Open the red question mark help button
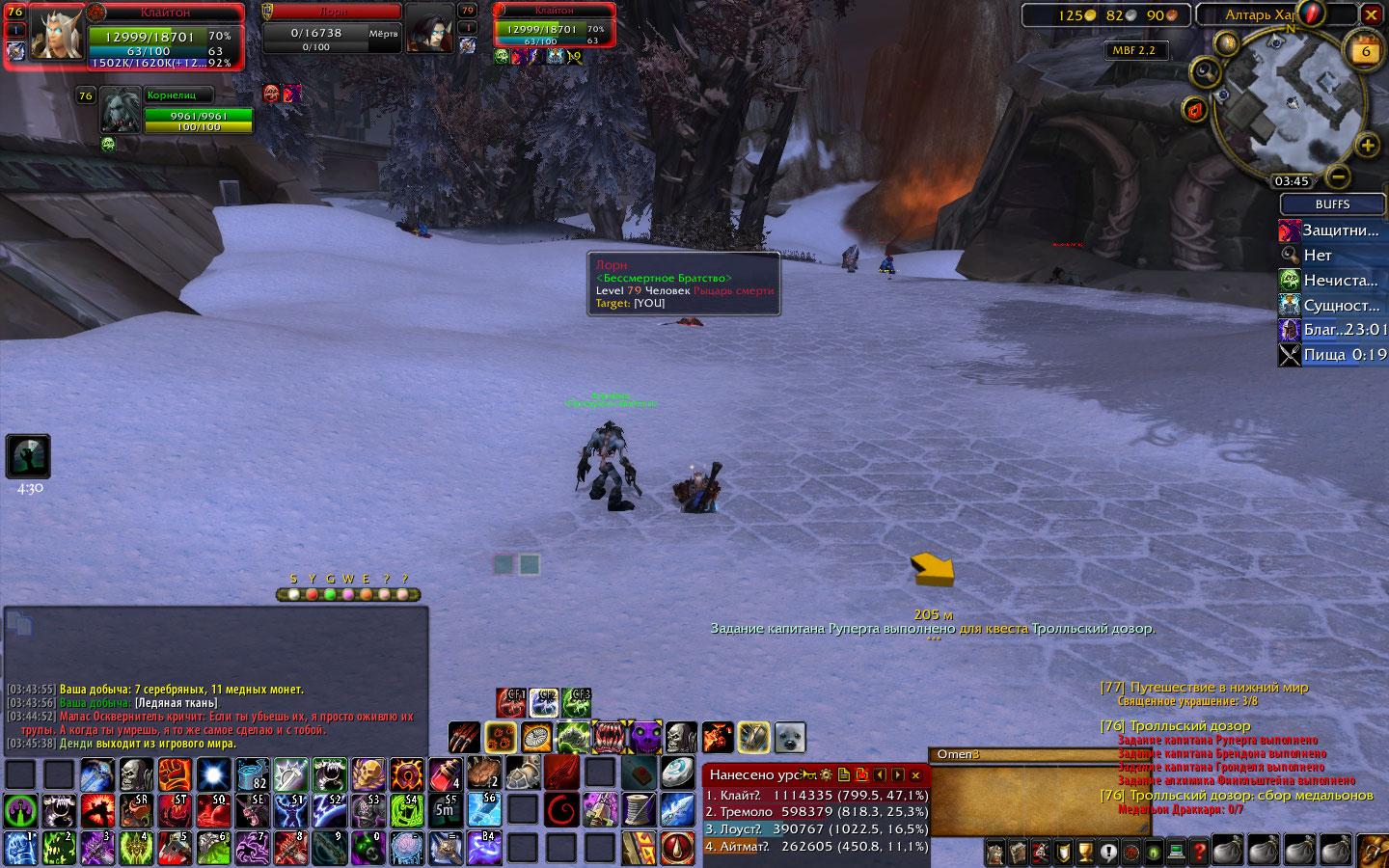Screen dimensions: 1389x868 click(1199, 853)
